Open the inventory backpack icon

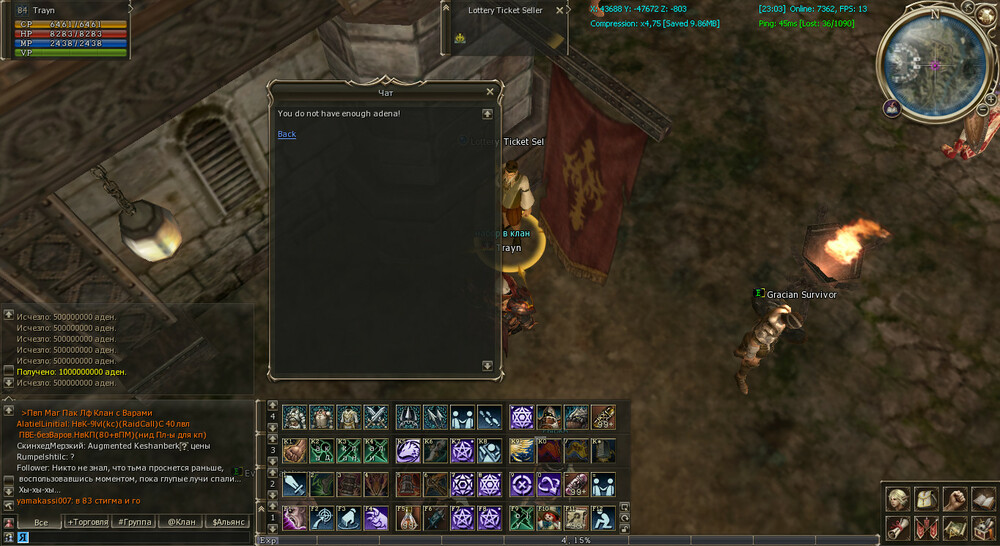927,499
